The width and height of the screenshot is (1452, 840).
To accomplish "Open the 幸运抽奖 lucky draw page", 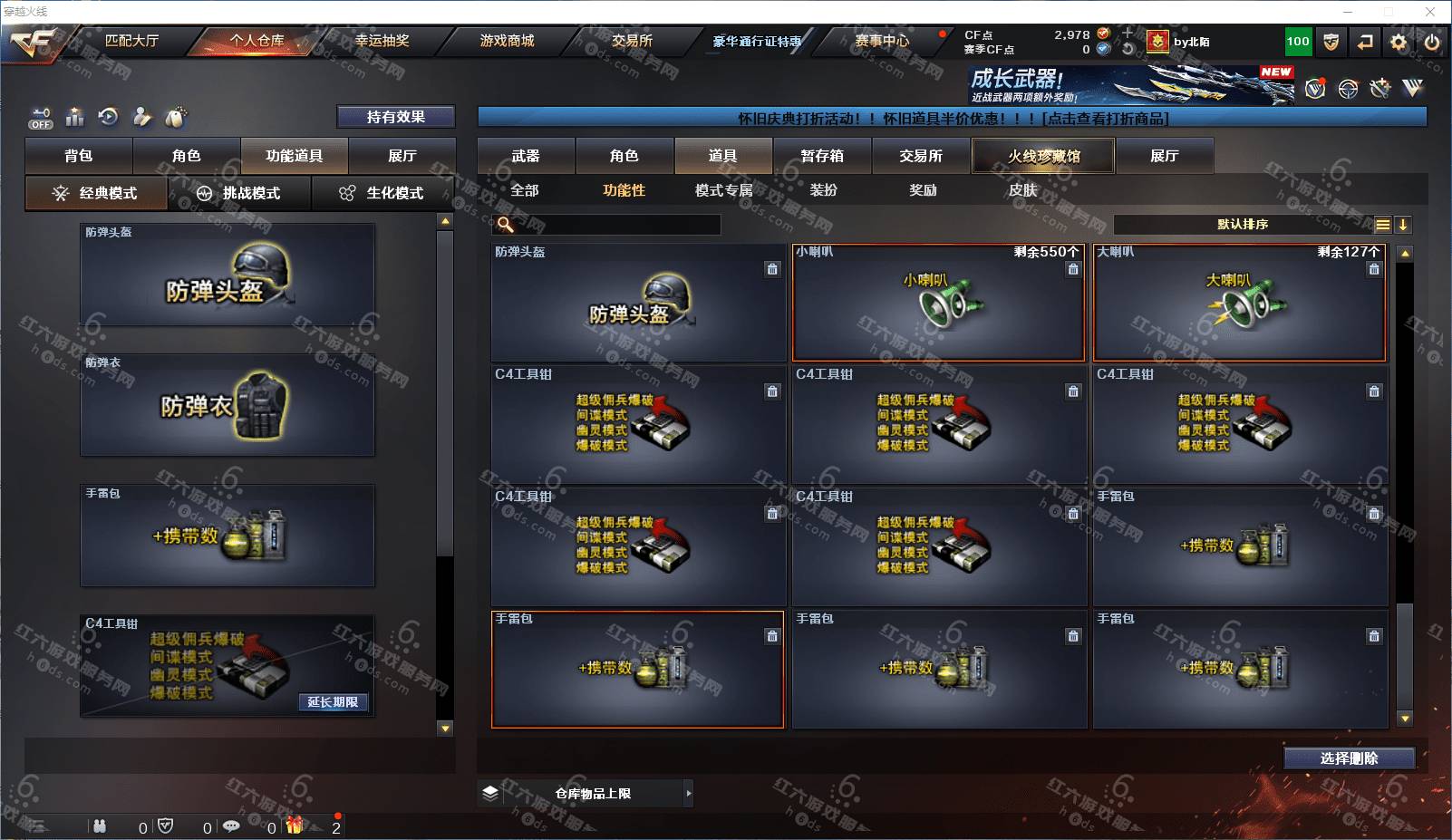I will click(382, 41).
